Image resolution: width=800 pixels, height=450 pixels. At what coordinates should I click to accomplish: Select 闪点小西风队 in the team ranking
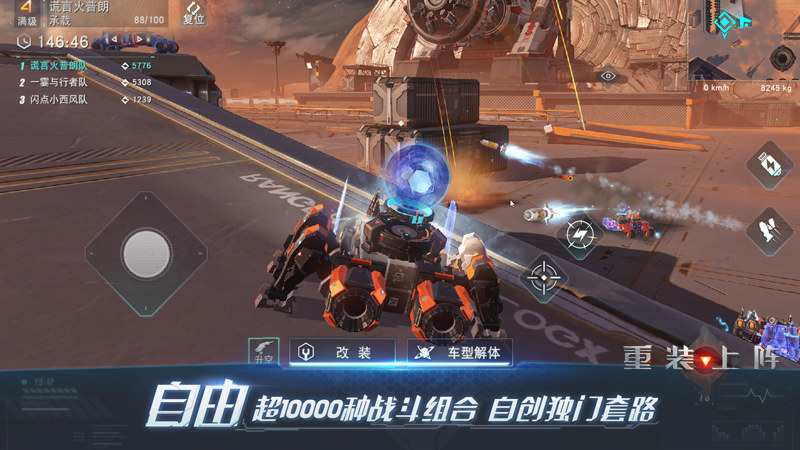pos(85,100)
